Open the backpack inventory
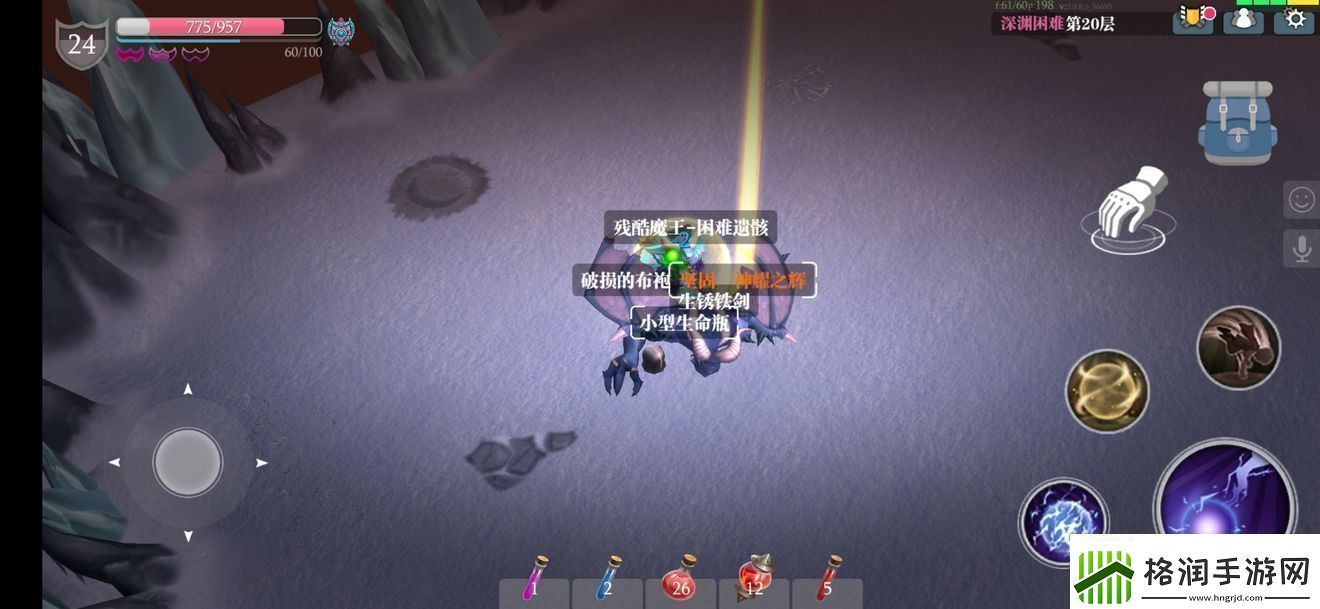The height and width of the screenshot is (609, 1320). click(1237, 124)
